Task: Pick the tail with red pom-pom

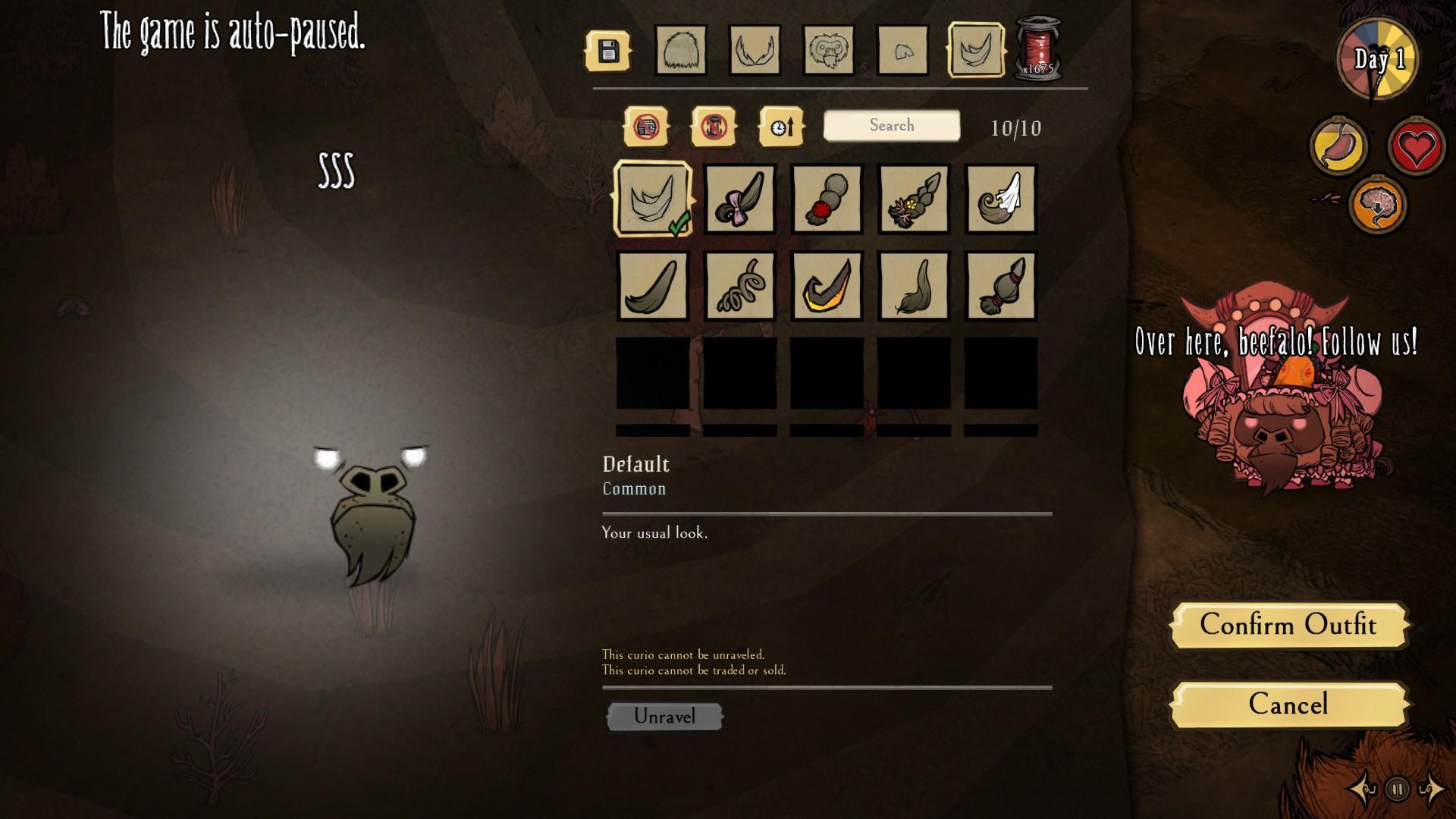Action: 827,199
